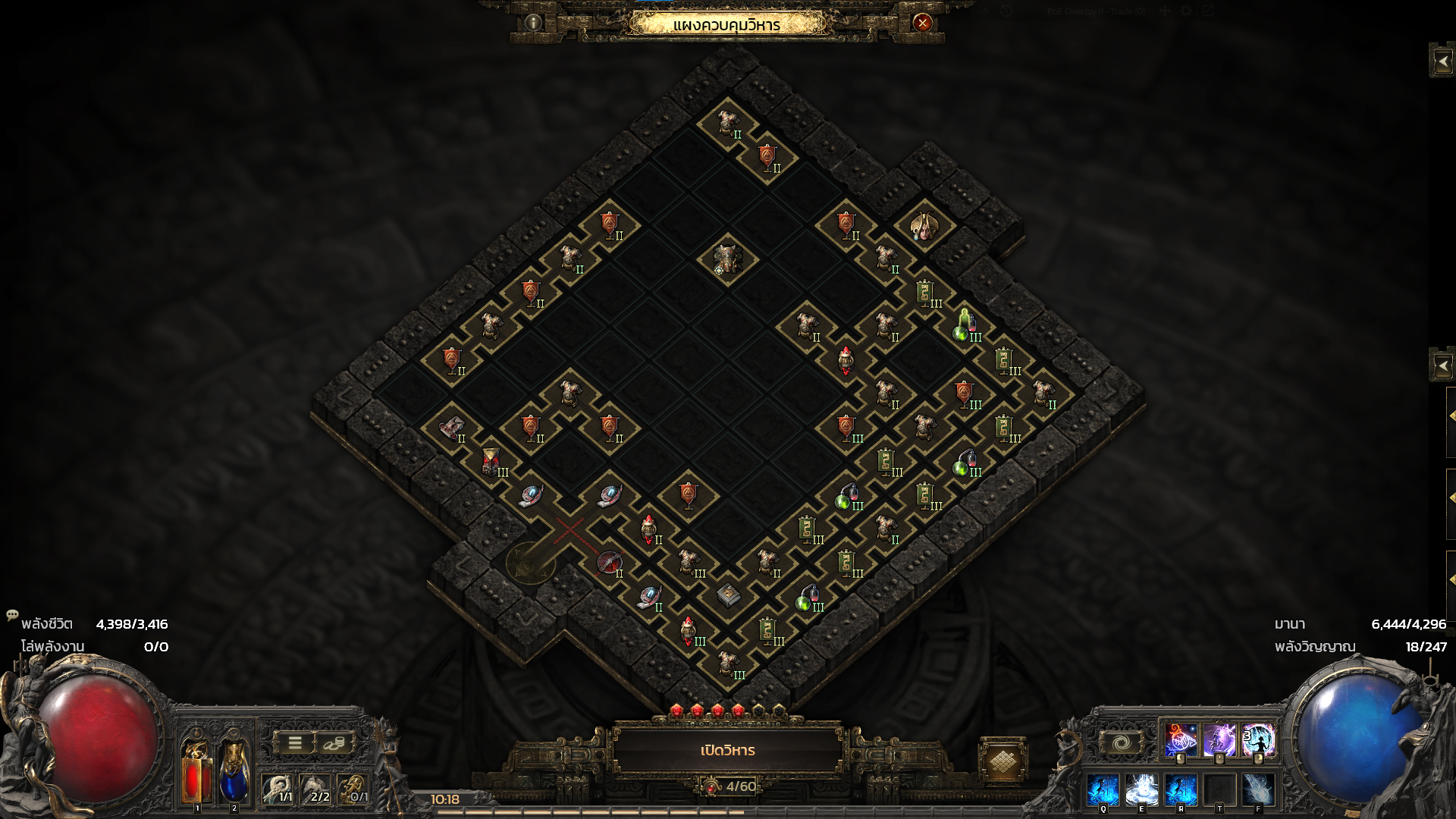Select the white bird charm slot
This screenshot has width=1456, height=819.
pyautogui.click(x=277, y=789)
